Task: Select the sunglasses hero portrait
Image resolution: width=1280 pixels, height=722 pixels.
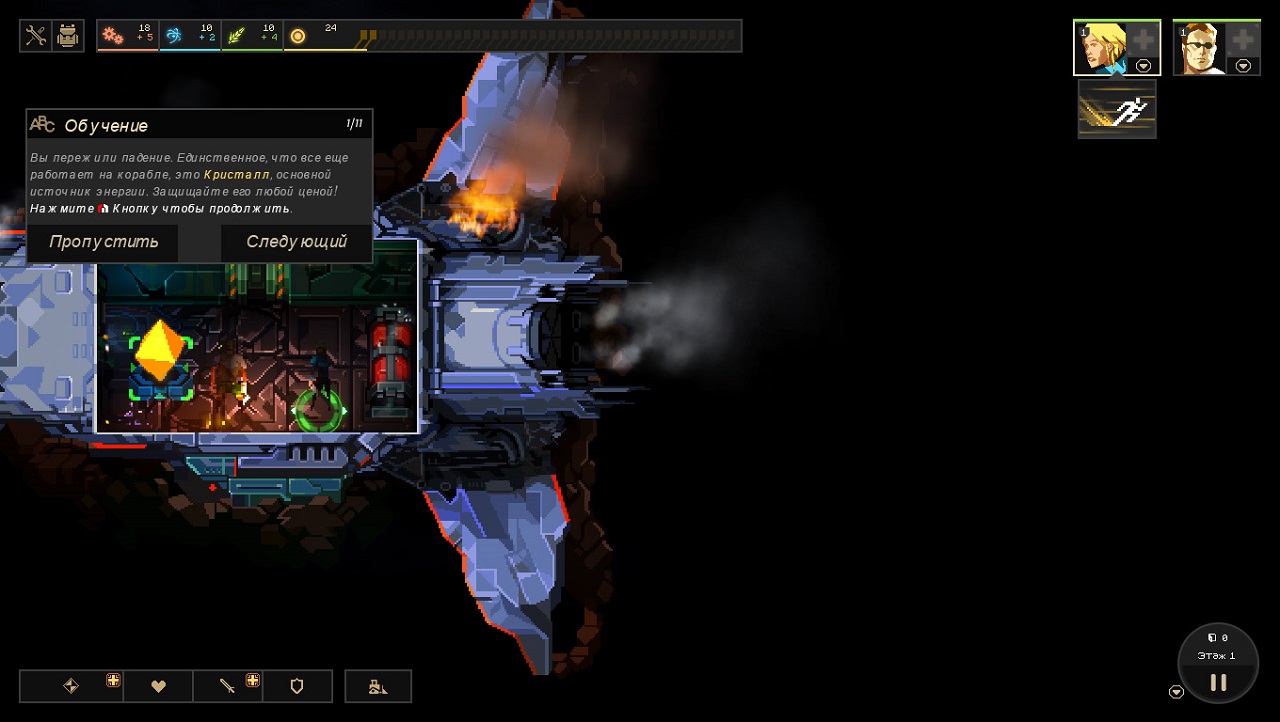Action: click(x=1203, y=47)
